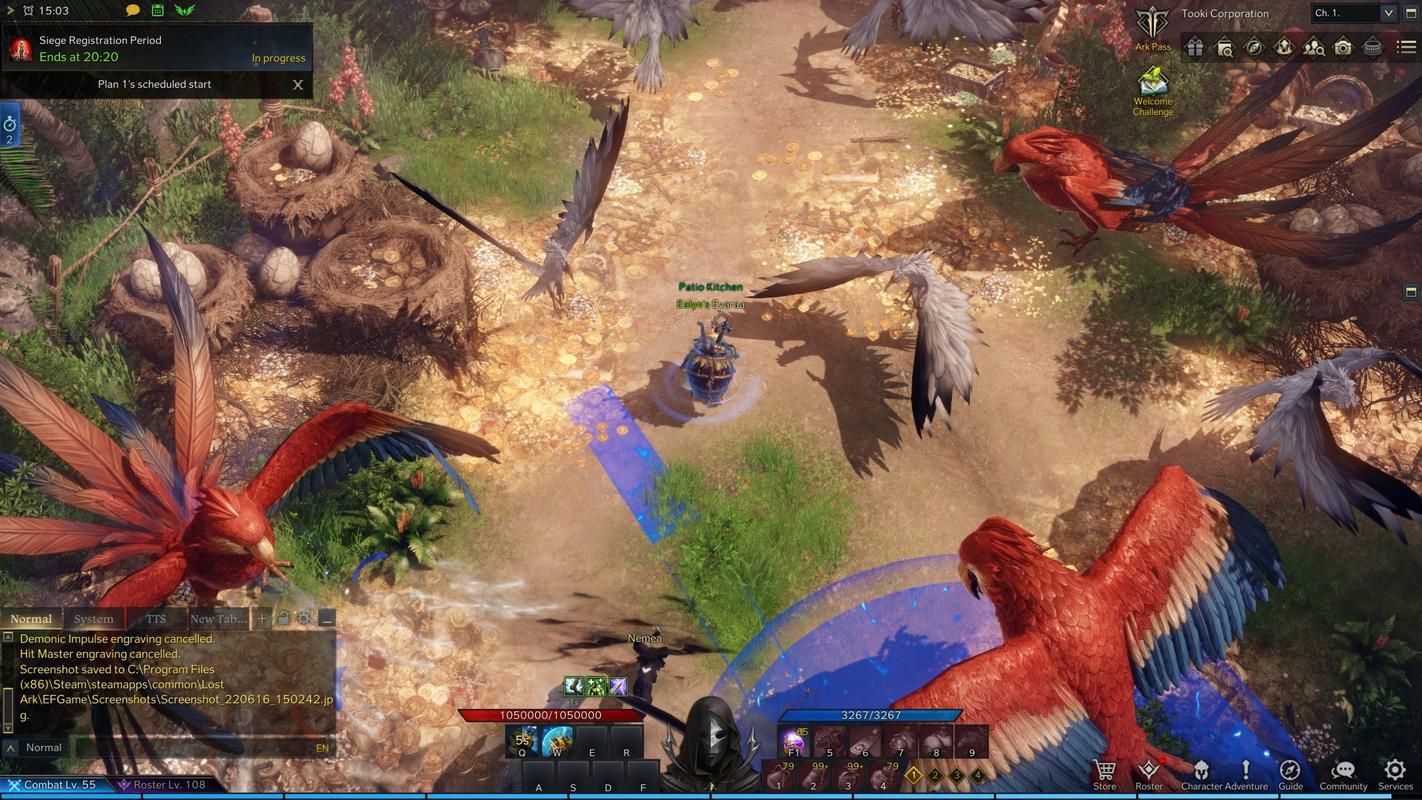Image resolution: width=1422 pixels, height=800 pixels.
Task: Open the Store
Action: pos(1105,773)
